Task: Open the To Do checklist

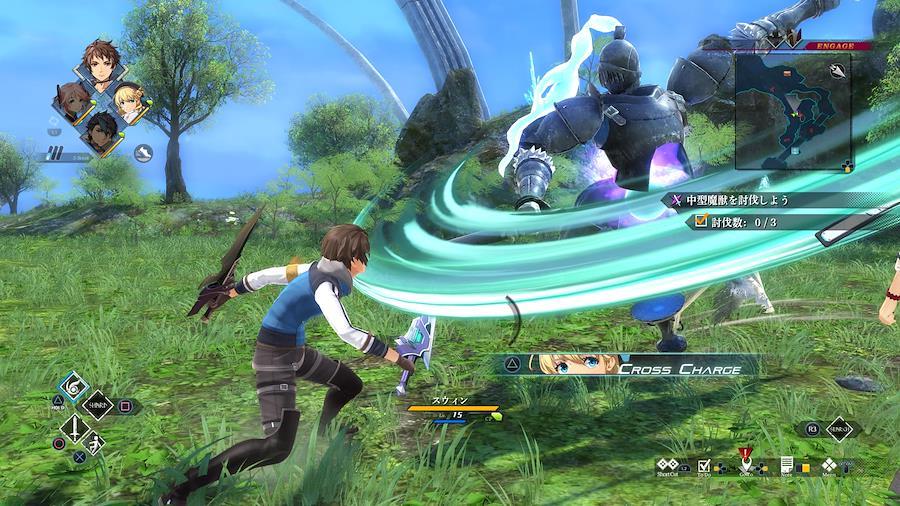Action: pyautogui.click(x=704, y=467)
